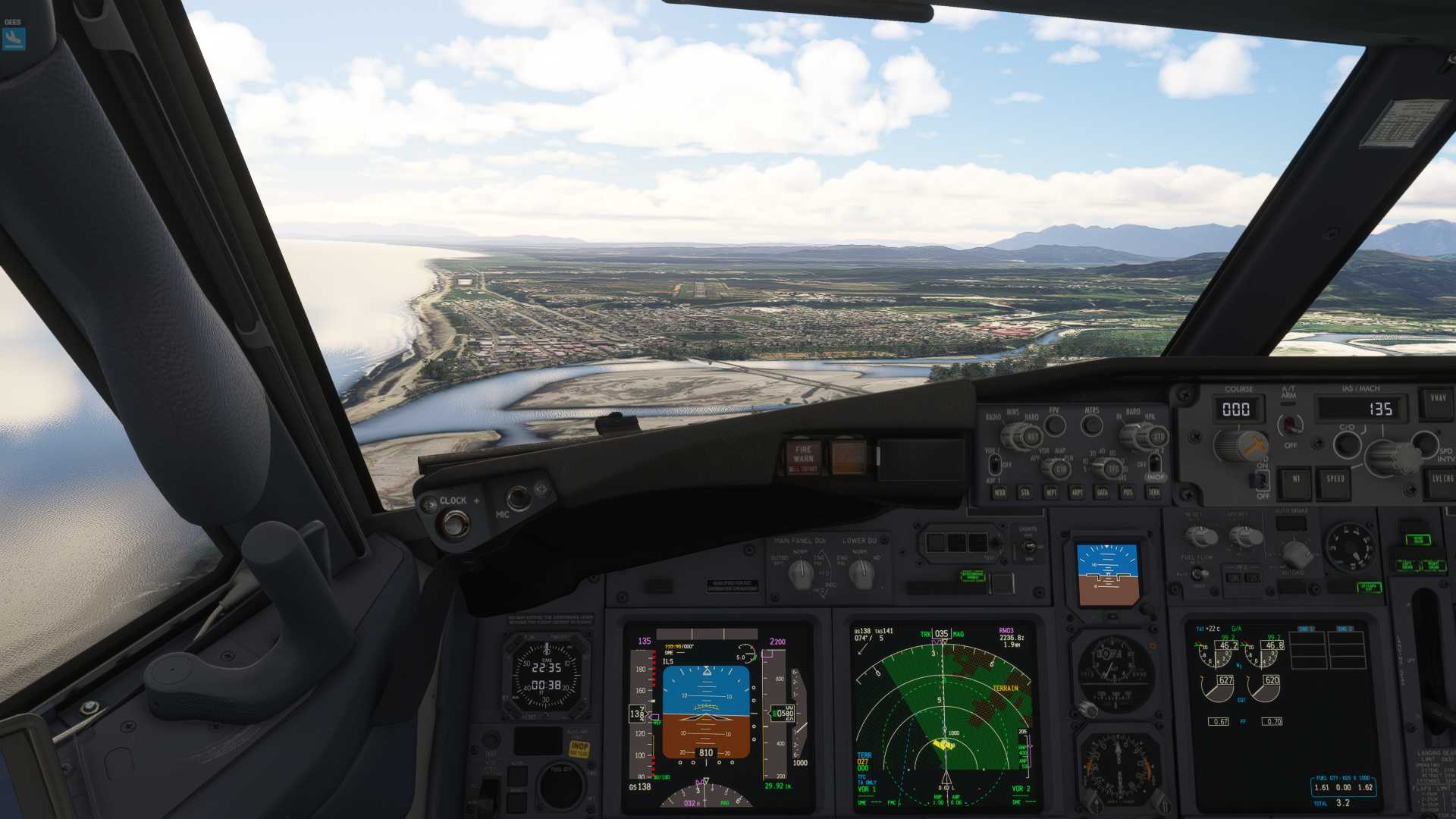Engage the SPEED mode button
The width and height of the screenshot is (1456, 819).
1335,479
